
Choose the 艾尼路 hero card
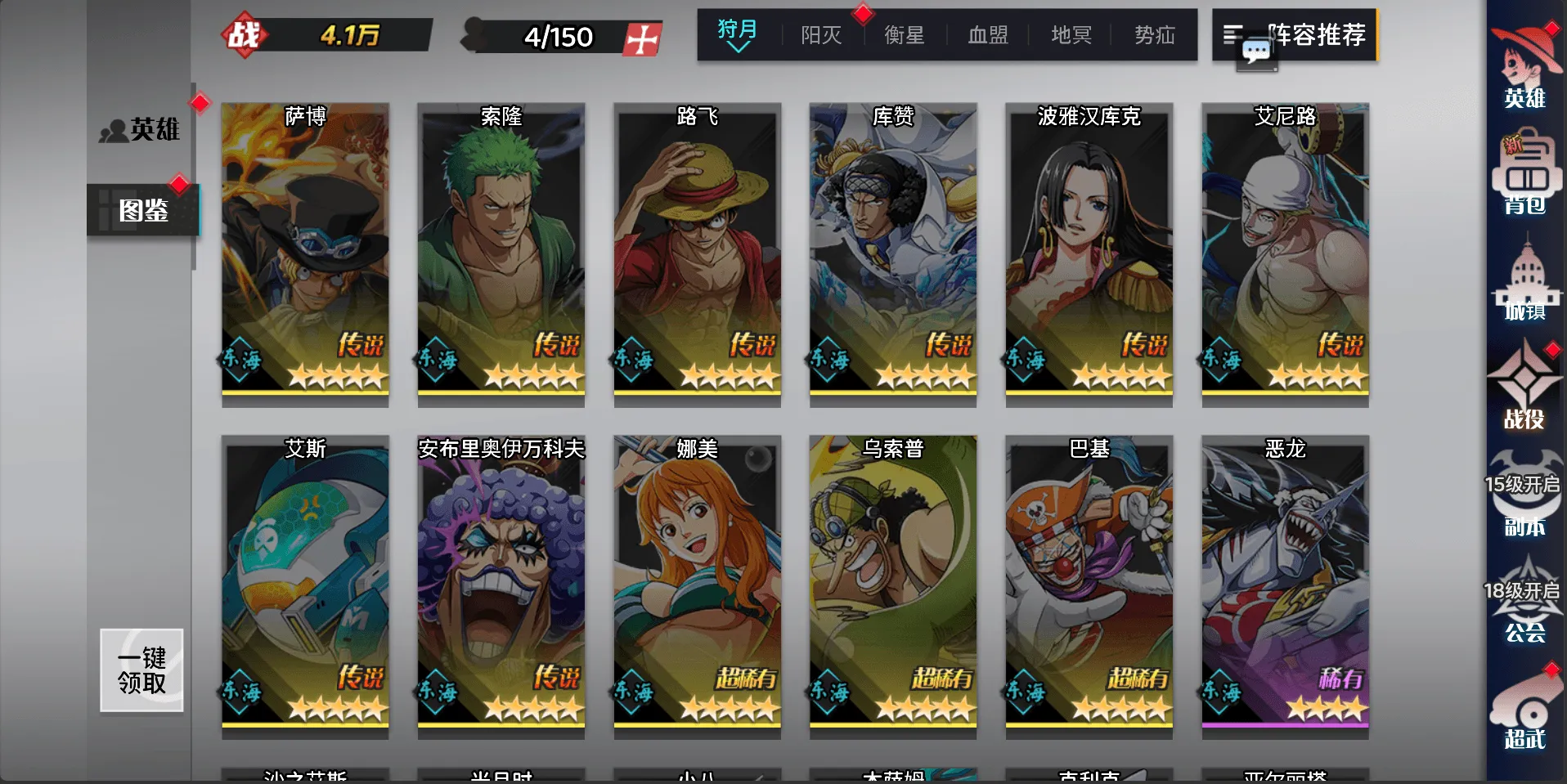1285,253
